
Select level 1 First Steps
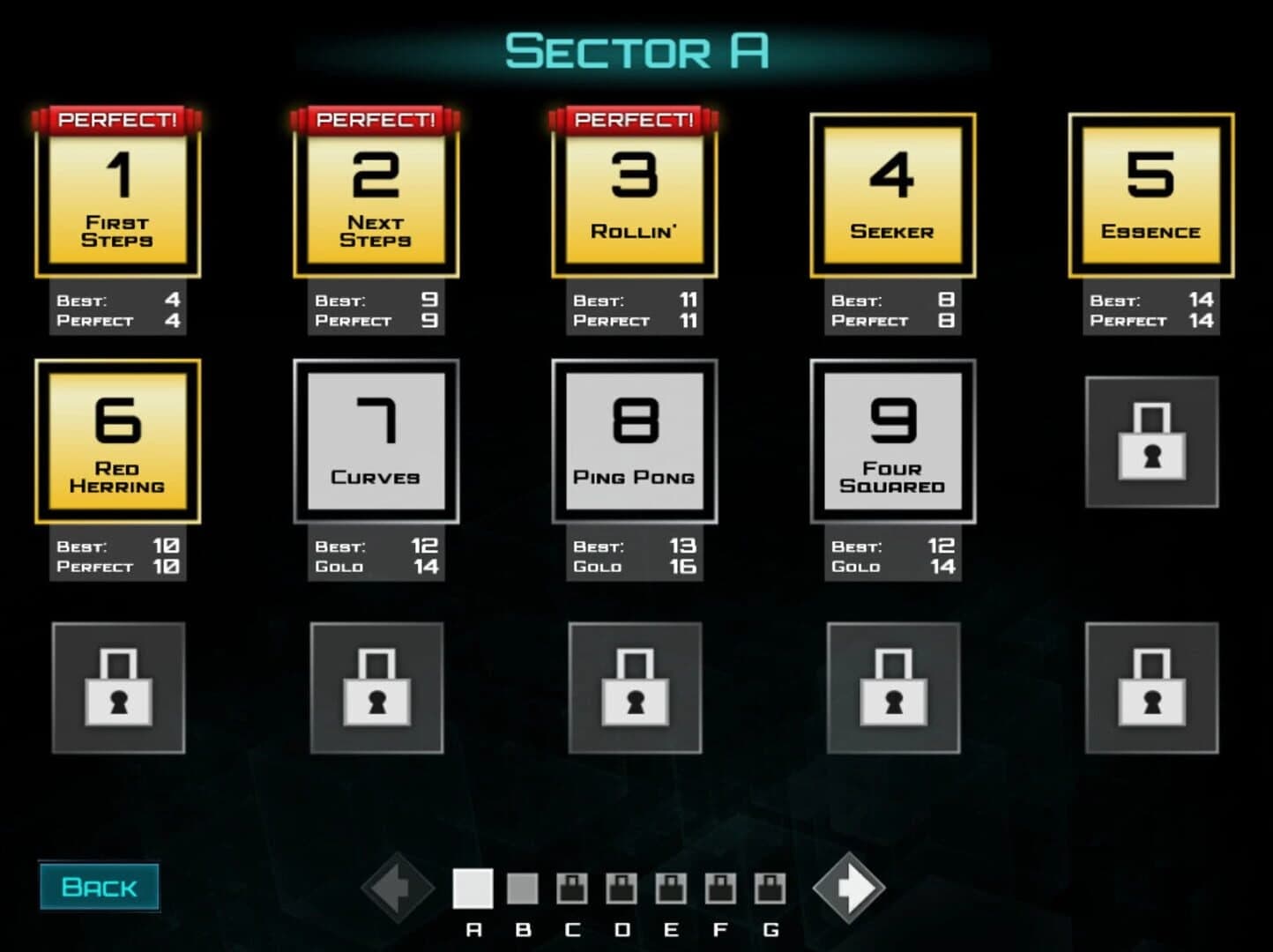coord(118,196)
